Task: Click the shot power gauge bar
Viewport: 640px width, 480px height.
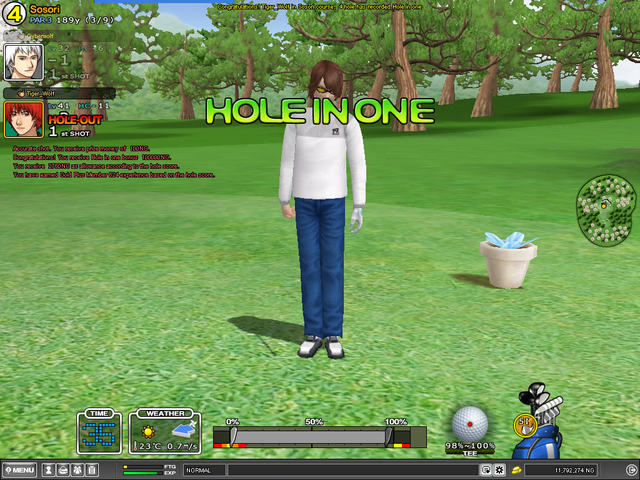Action: click(312, 437)
